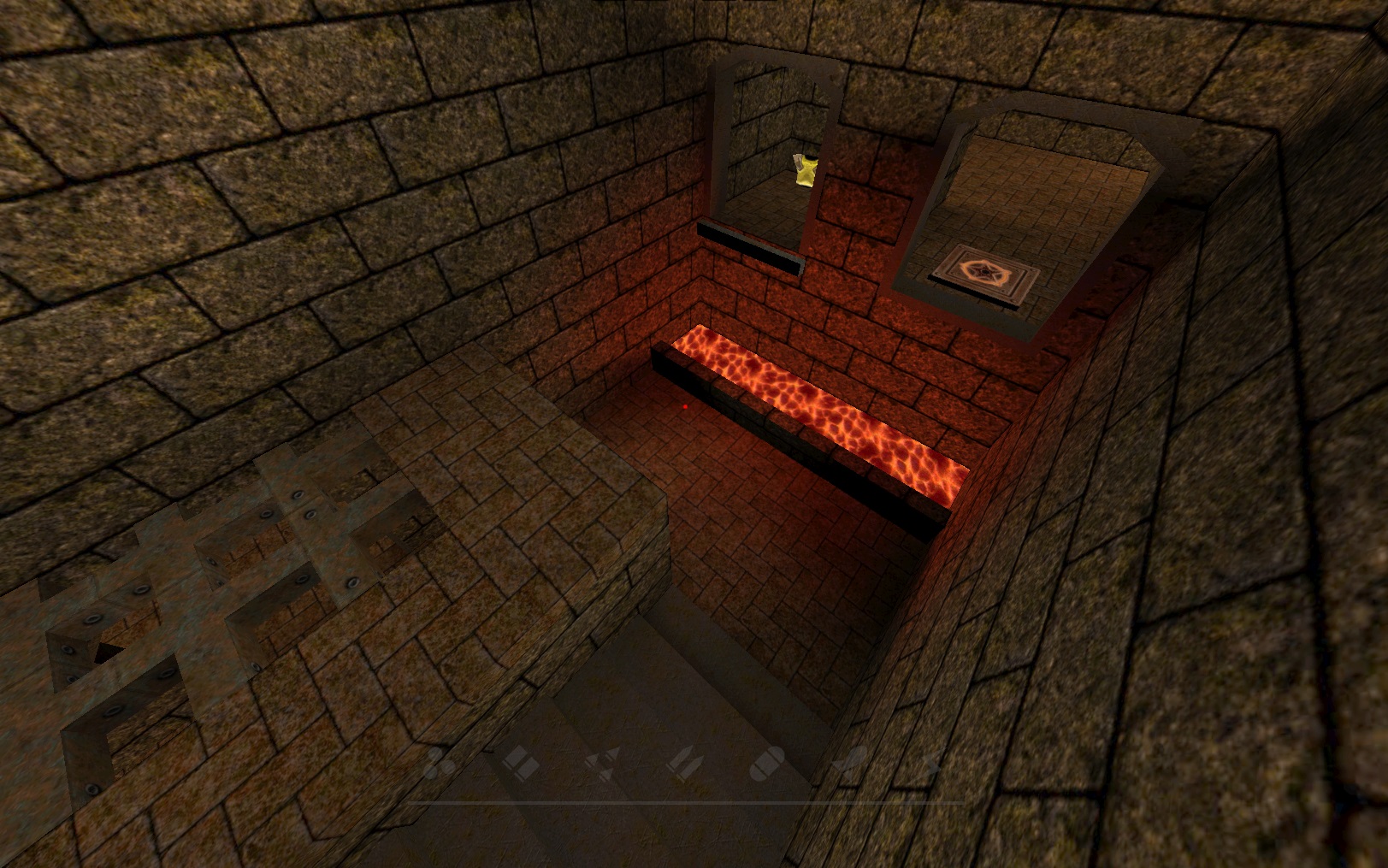Viewport: 1388px width, 868px height.
Task: Select the capsule-shaped grenade icon
Action: (766, 762)
